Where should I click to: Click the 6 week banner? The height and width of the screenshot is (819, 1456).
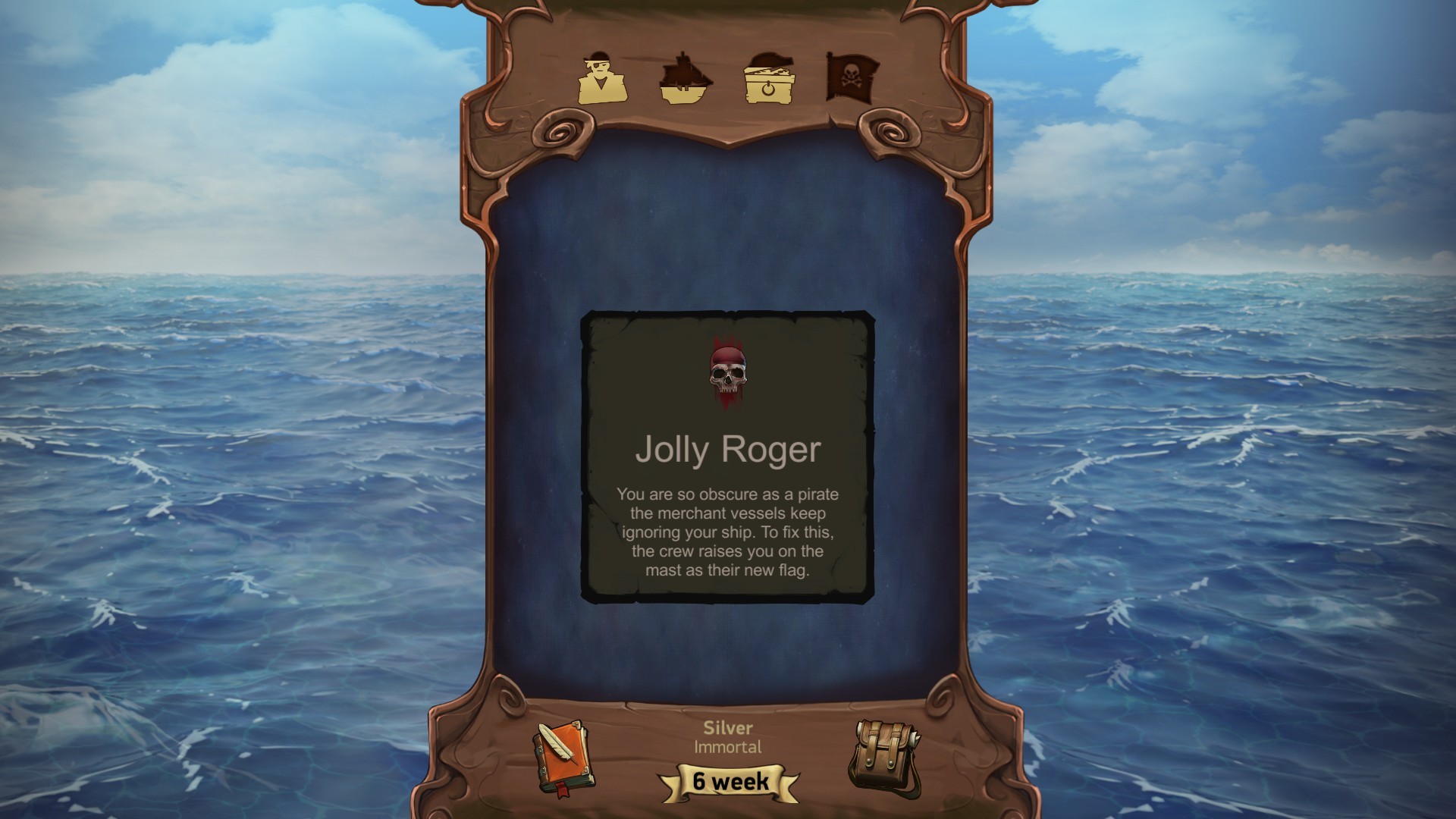pos(730,782)
